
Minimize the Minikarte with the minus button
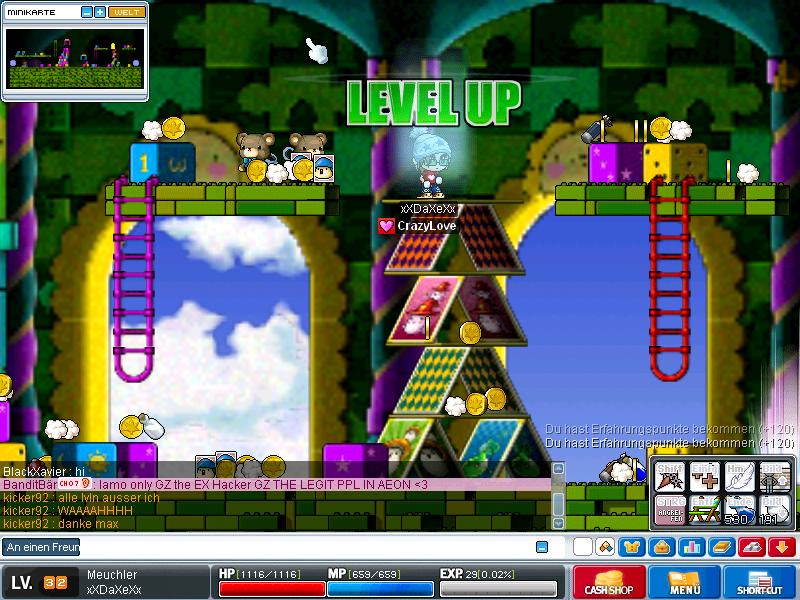87,12
